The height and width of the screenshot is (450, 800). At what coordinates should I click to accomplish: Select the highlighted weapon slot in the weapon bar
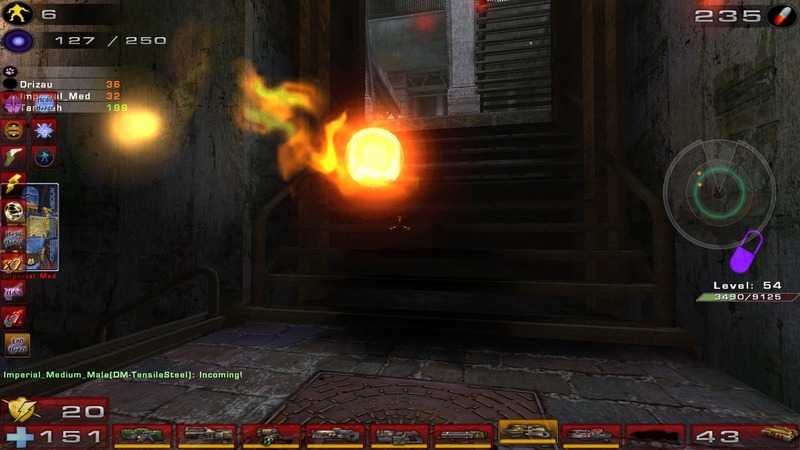pyautogui.click(x=527, y=431)
